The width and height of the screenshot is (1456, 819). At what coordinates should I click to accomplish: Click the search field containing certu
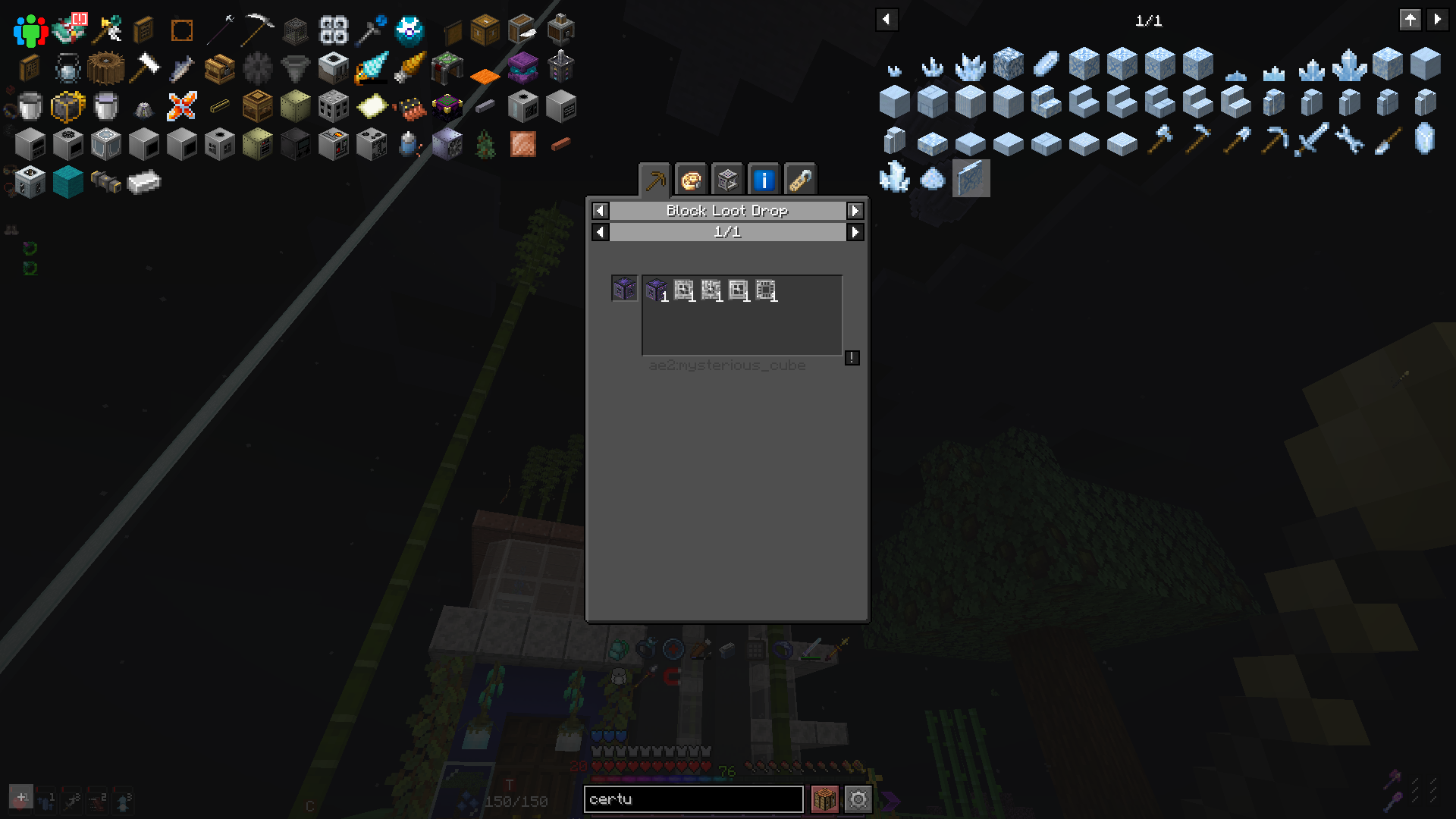pos(694,799)
